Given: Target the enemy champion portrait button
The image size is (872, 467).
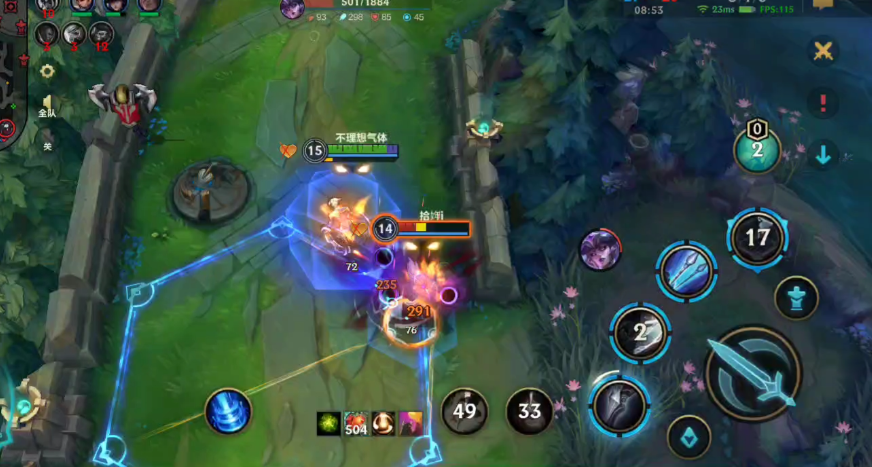Looking at the screenshot, I should pyautogui.click(x=599, y=249).
